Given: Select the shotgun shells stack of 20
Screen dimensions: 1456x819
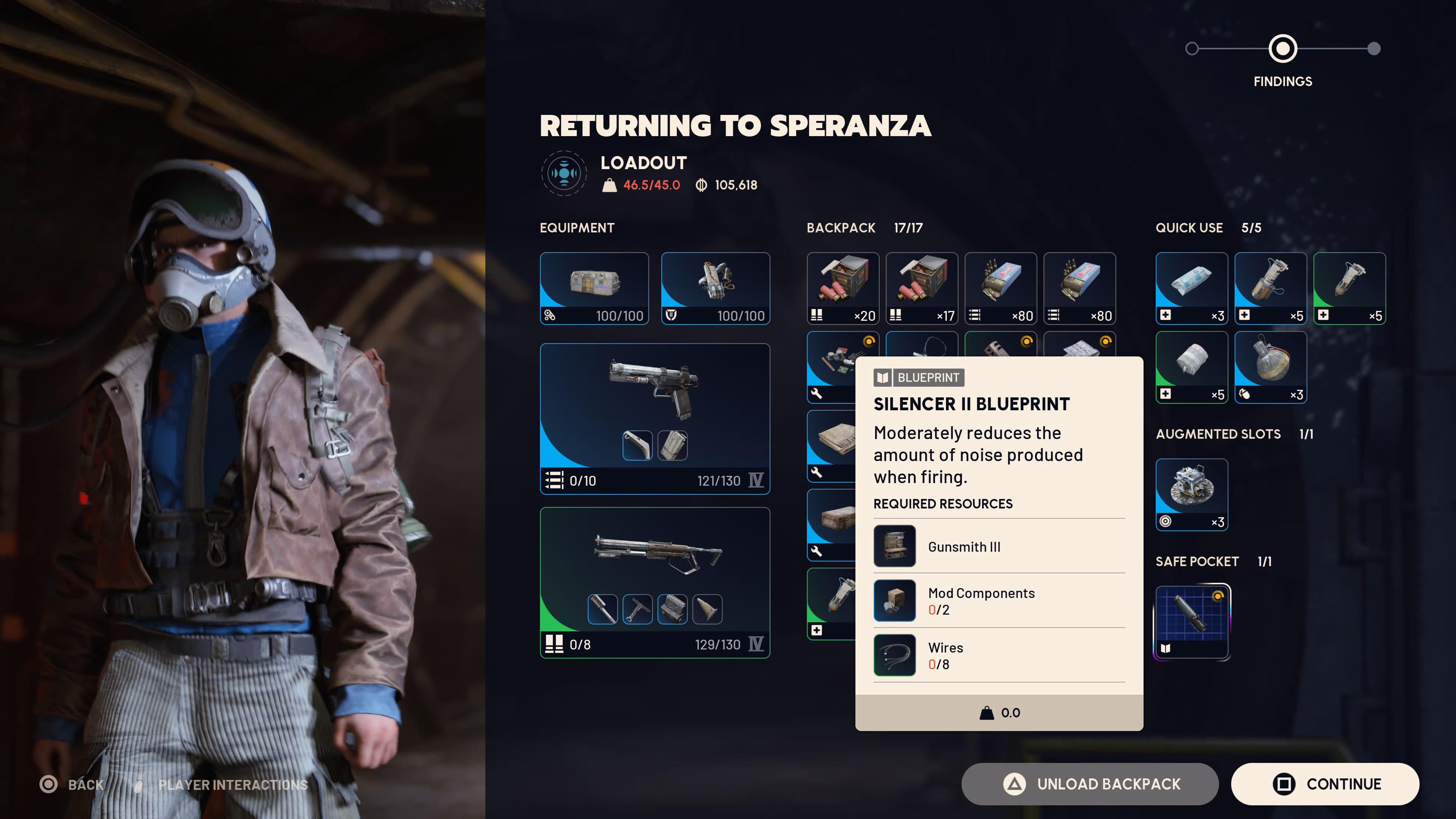Looking at the screenshot, I should pyautogui.click(x=843, y=288).
